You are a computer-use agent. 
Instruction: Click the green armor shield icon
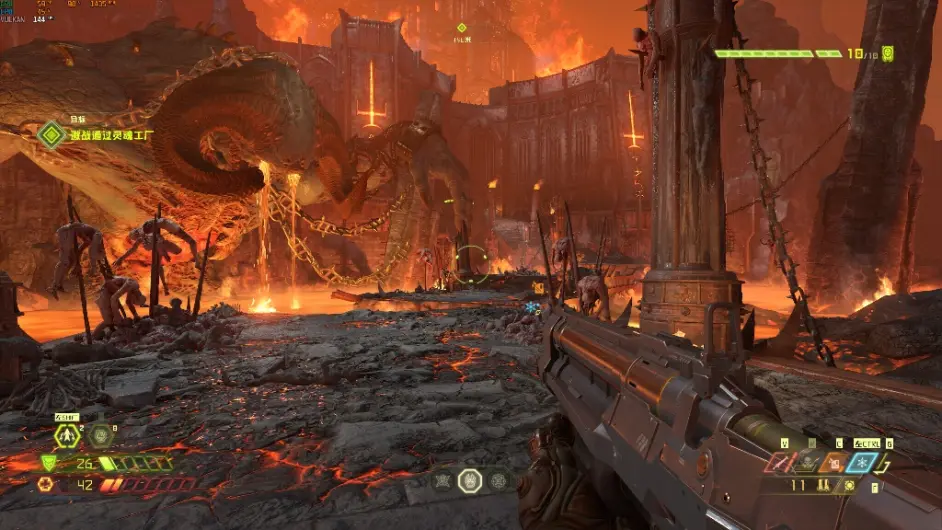coord(47,463)
